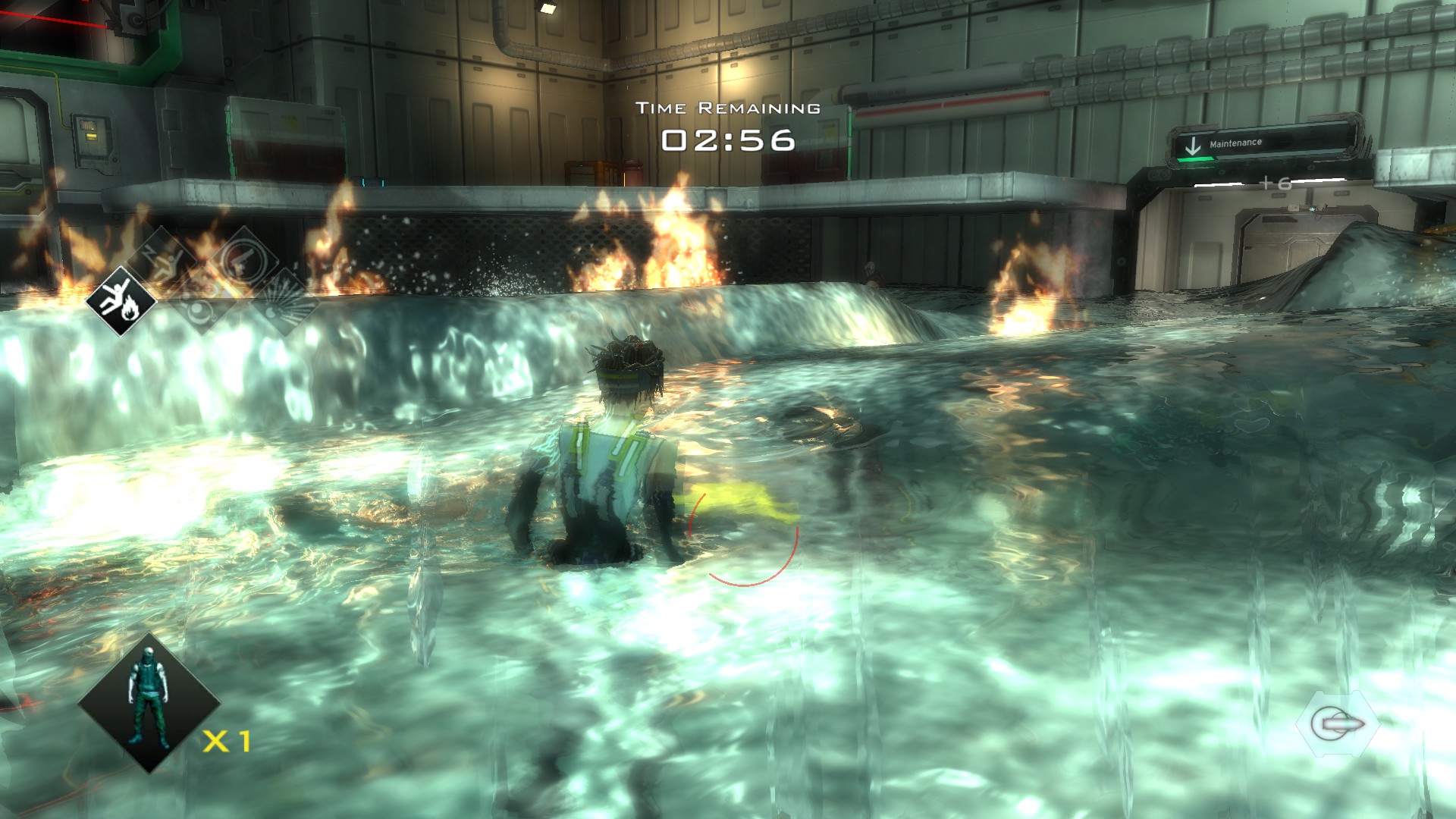Click the green soldier lives portrait
Image resolution: width=1456 pixels, height=819 pixels.
tap(148, 703)
